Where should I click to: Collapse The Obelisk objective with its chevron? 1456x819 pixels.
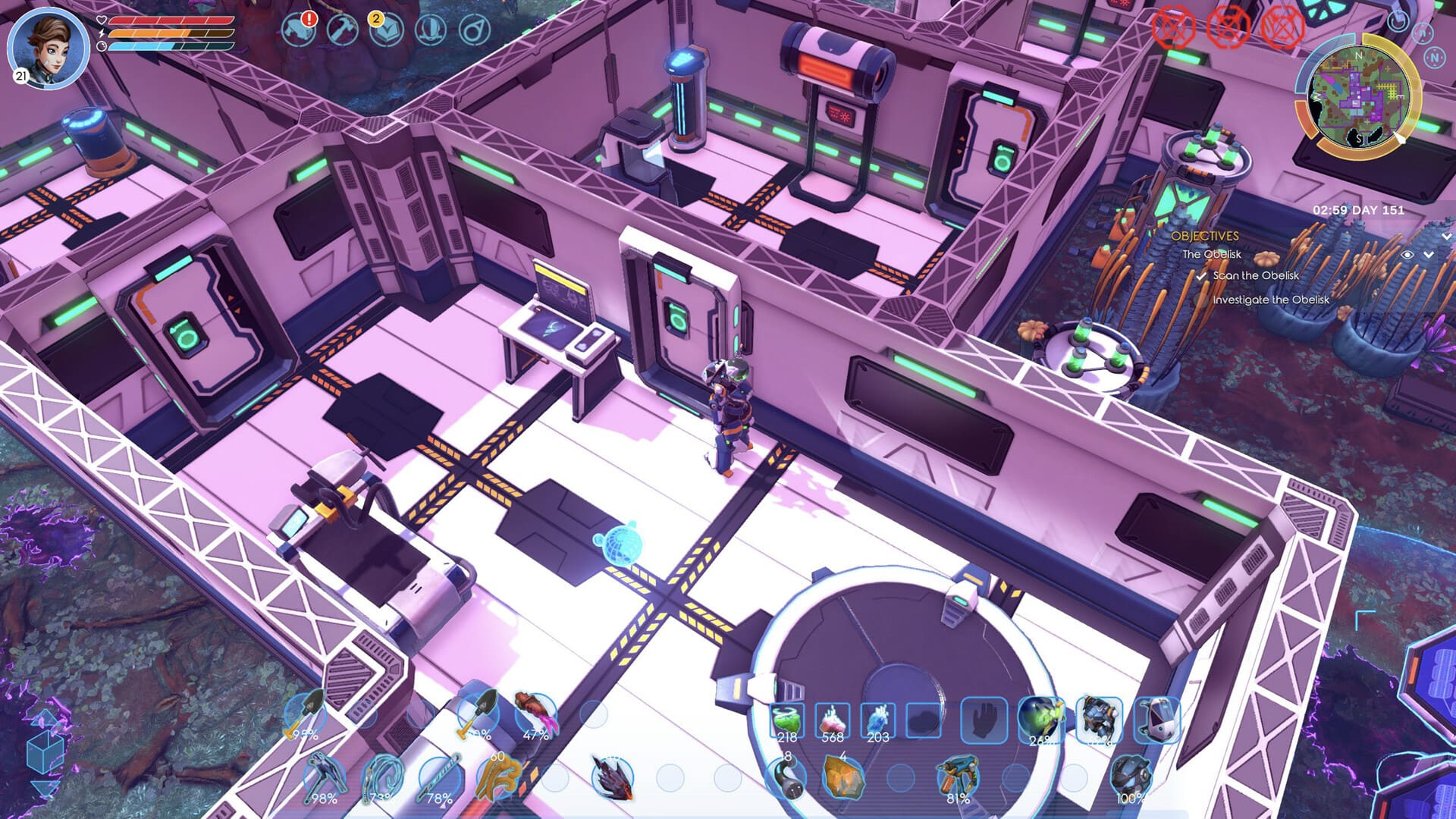pyautogui.click(x=1429, y=255)
